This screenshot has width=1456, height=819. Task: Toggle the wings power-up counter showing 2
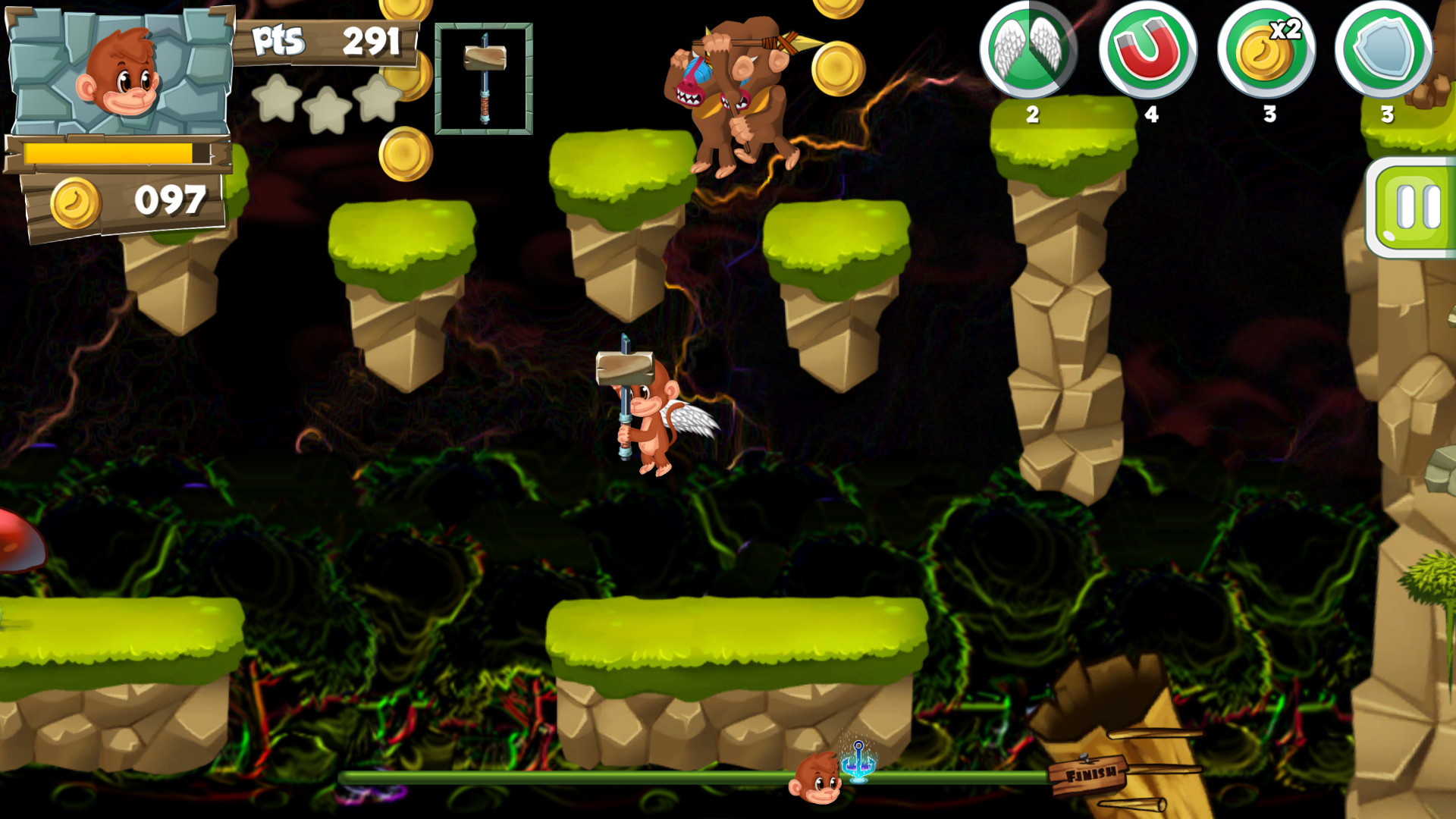(x=1031, y=116)
